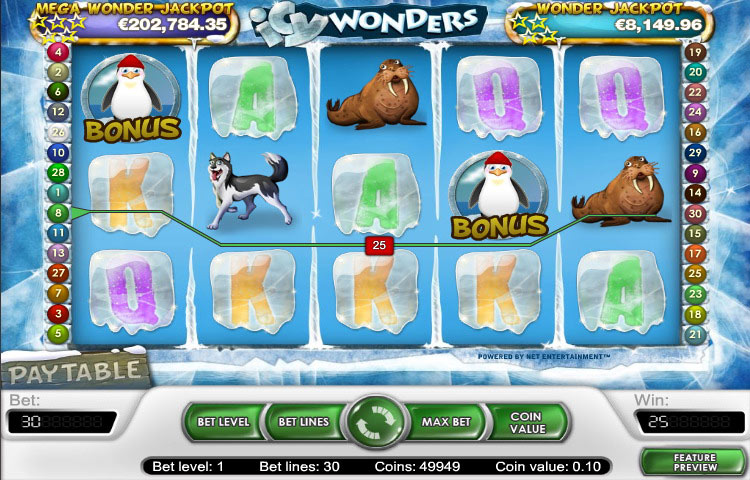This screenshot has height=480, width=750.
Task: Spin the reels with the green button
Action: point(375,423)
